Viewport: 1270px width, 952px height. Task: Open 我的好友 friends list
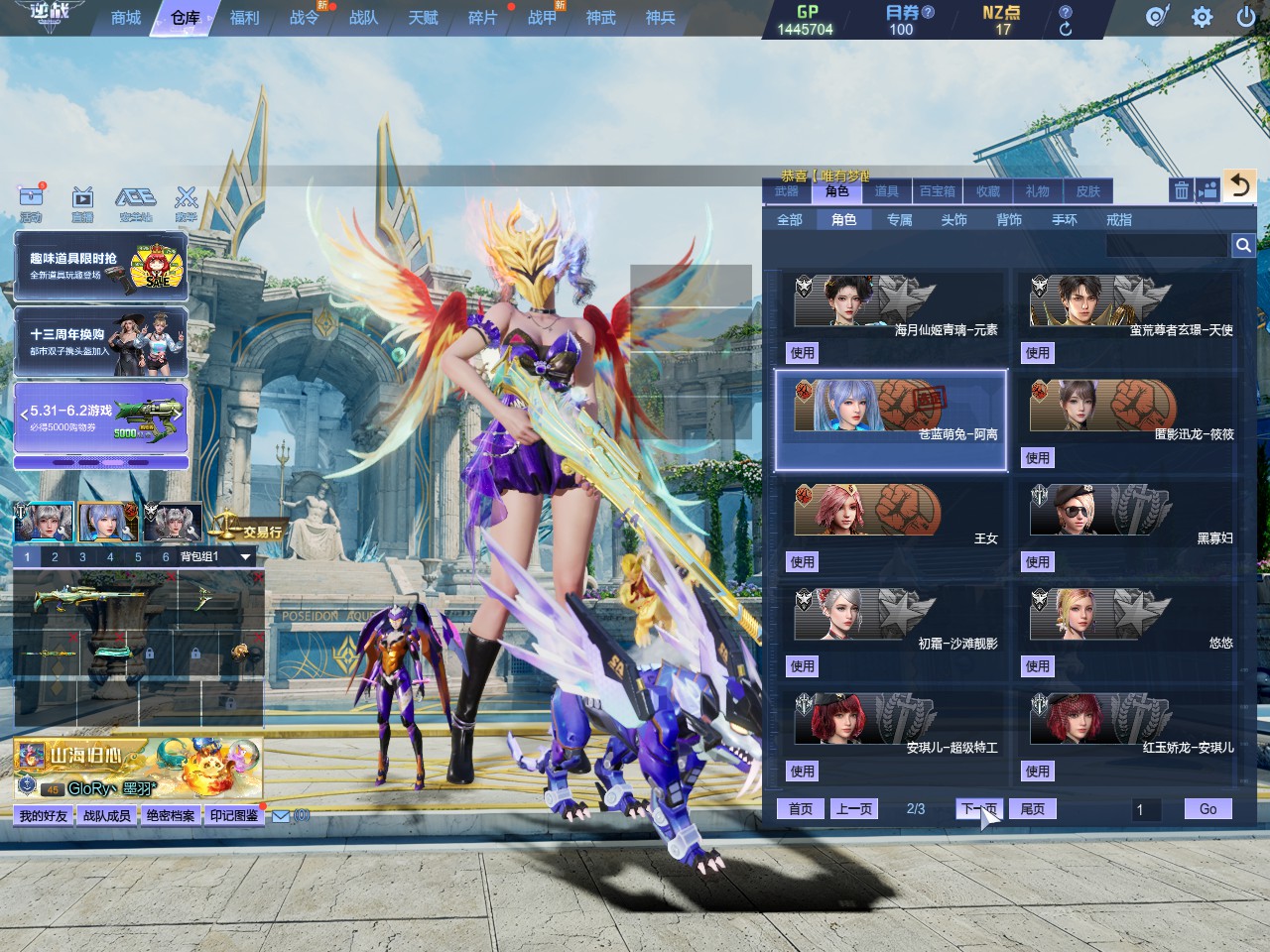click(x=44, y=816)
